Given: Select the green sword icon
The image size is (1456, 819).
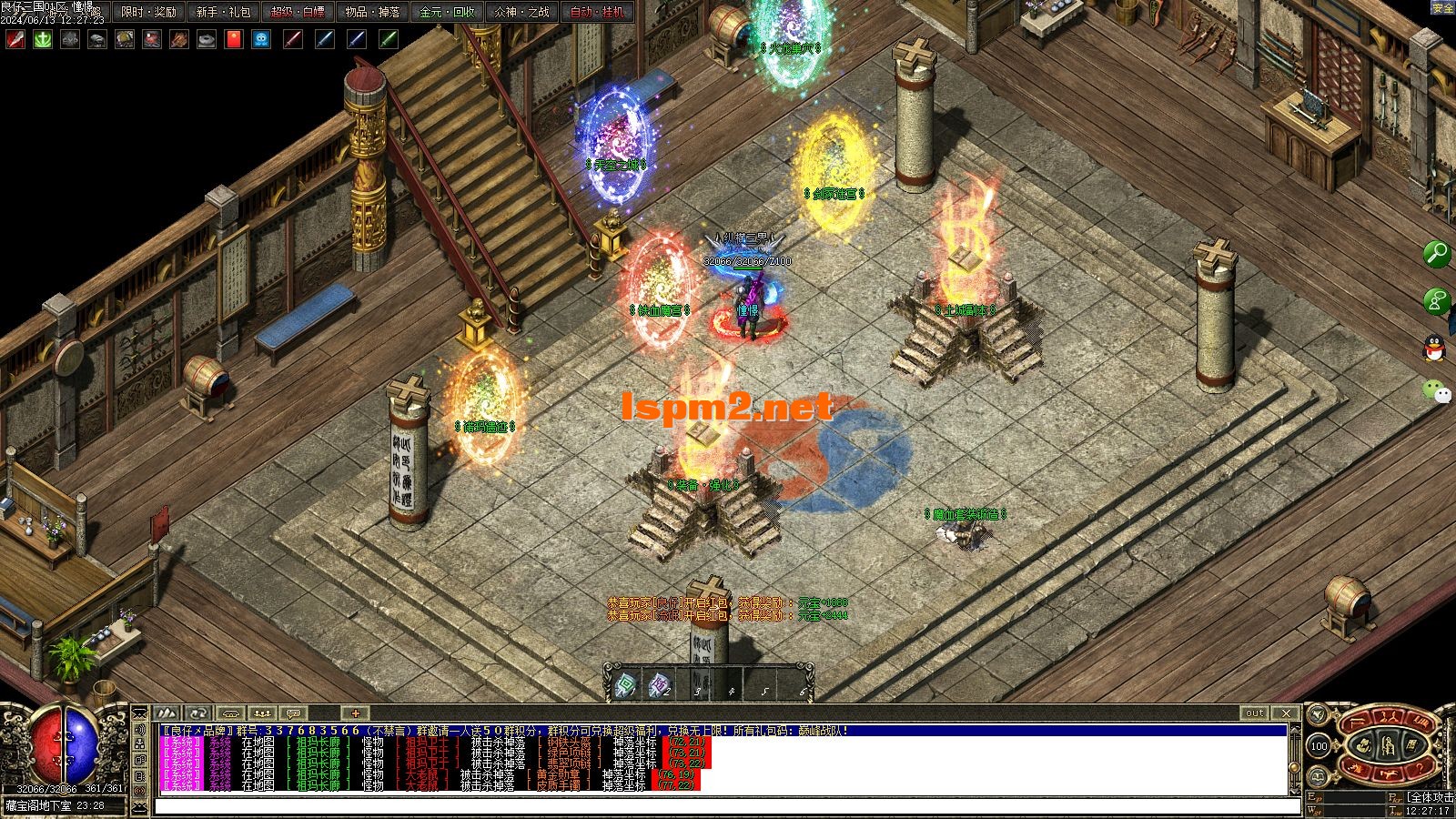Looking at the screenshot, I should (389, 39).
